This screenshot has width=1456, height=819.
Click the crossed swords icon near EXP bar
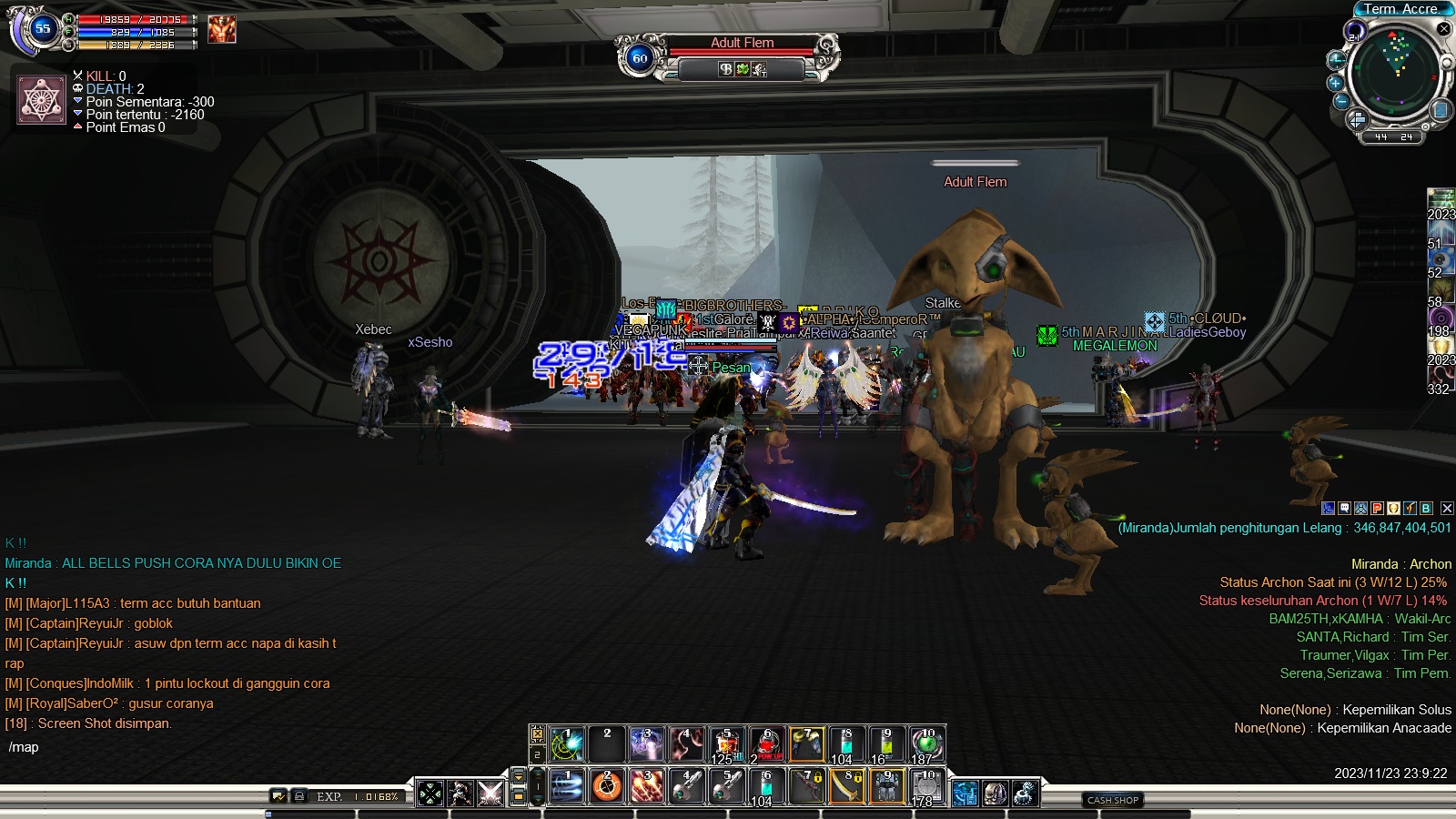(490, 794)
